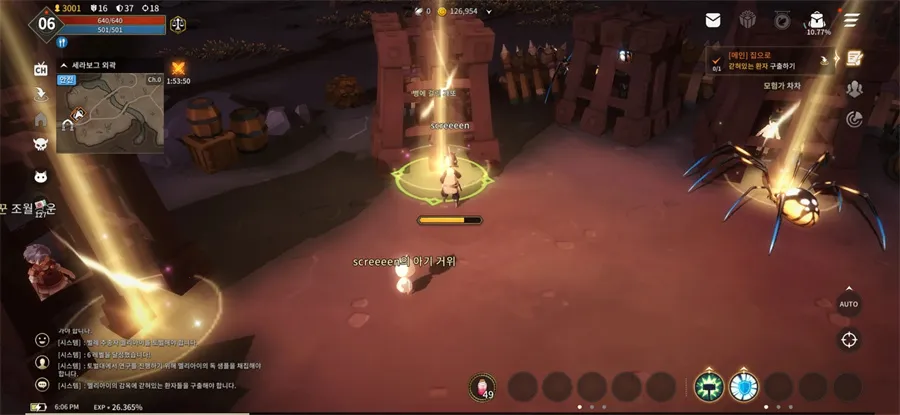
Task: Open the party members icon
Action: pos(854,89)
